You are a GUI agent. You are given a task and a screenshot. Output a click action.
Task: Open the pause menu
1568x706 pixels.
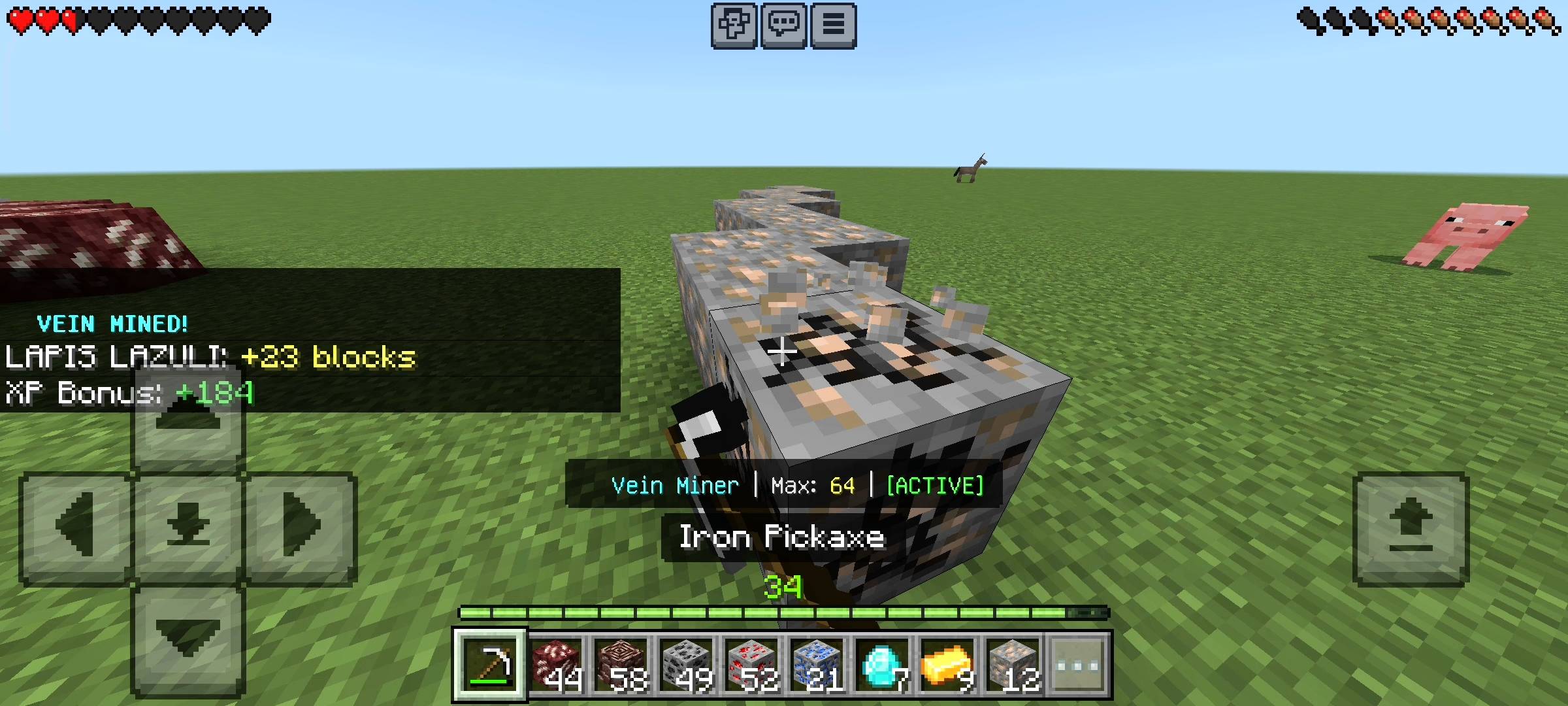pyautogui.click(x=834, y=24)
